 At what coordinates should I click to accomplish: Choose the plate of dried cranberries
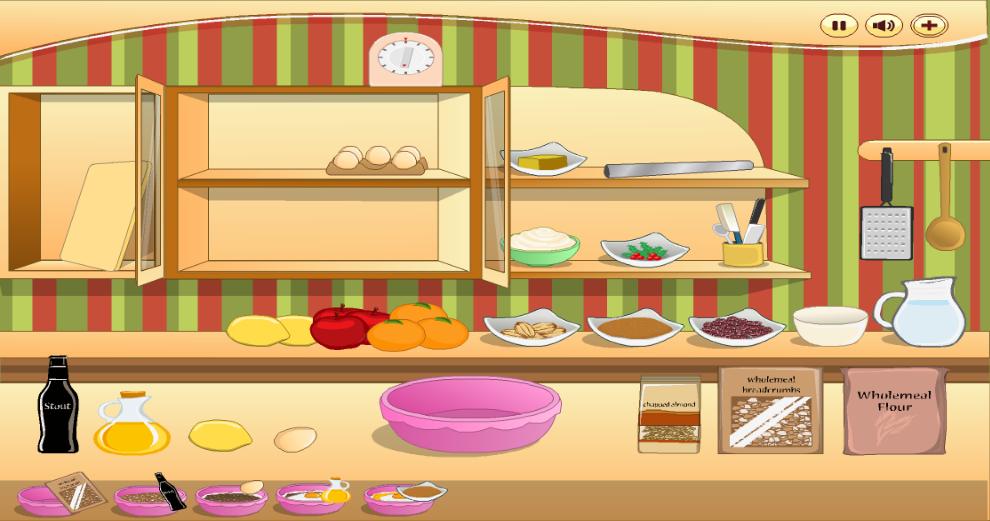(736, 327)
